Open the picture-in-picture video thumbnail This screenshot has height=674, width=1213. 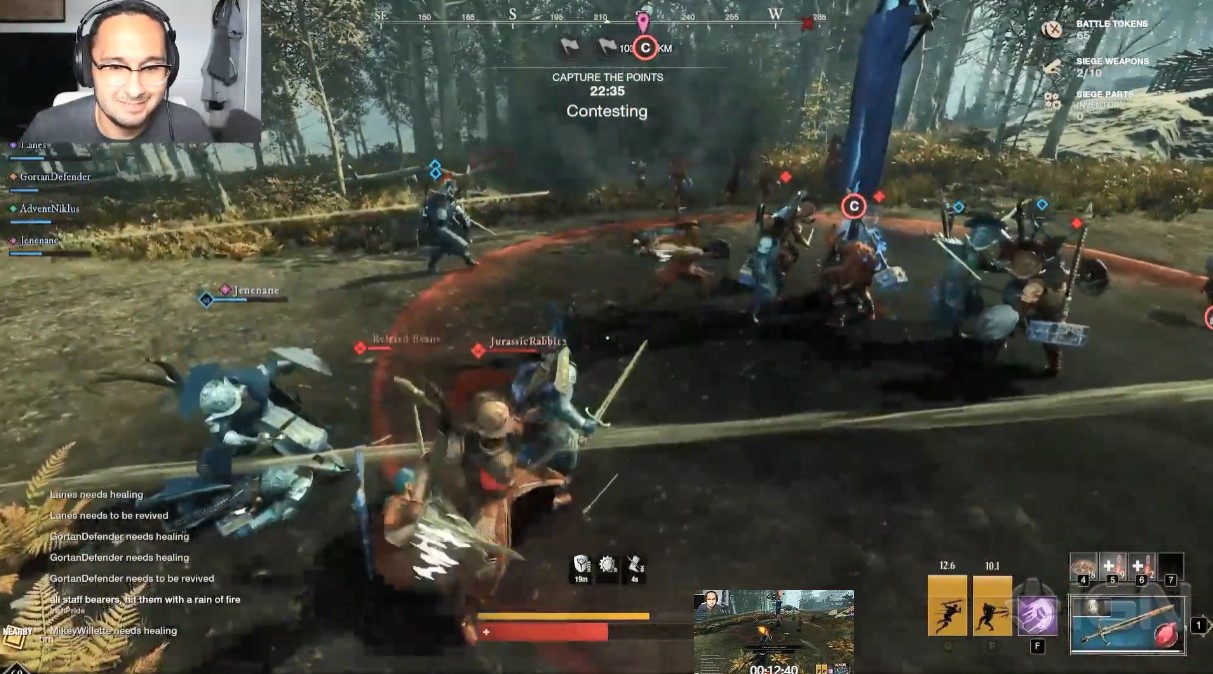click(x=774, y=631)
